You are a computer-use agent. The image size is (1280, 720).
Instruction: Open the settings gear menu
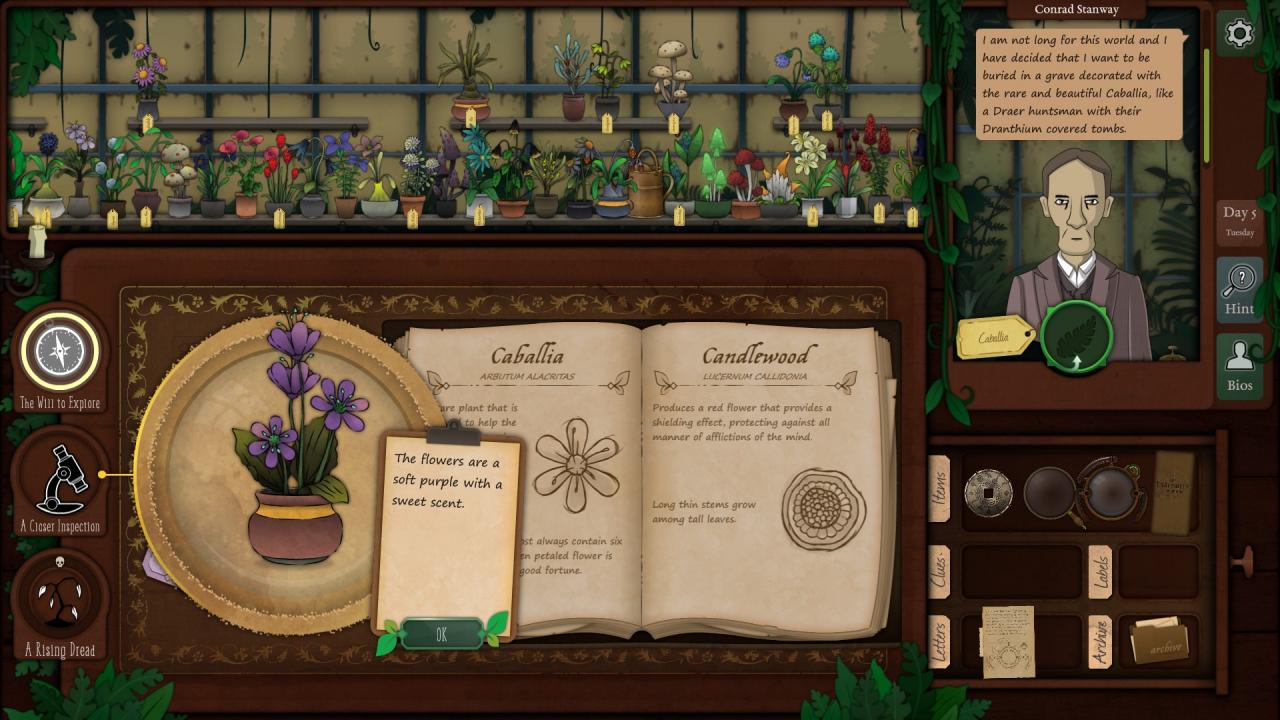point(1239,34)
